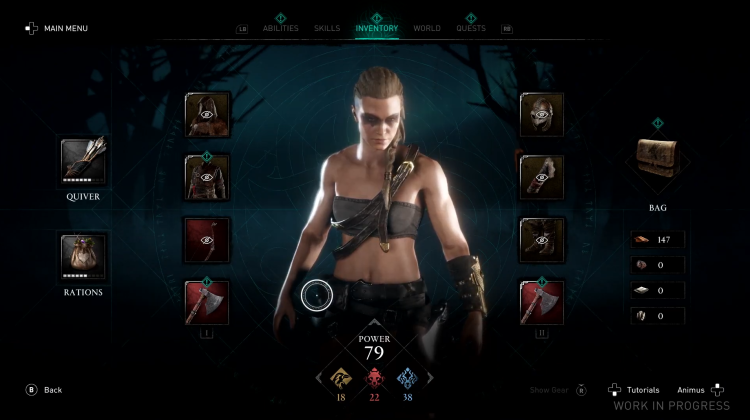Select the trousers gear slot
Viewport: 750px width, 420px height.
[x=542, y=240]
